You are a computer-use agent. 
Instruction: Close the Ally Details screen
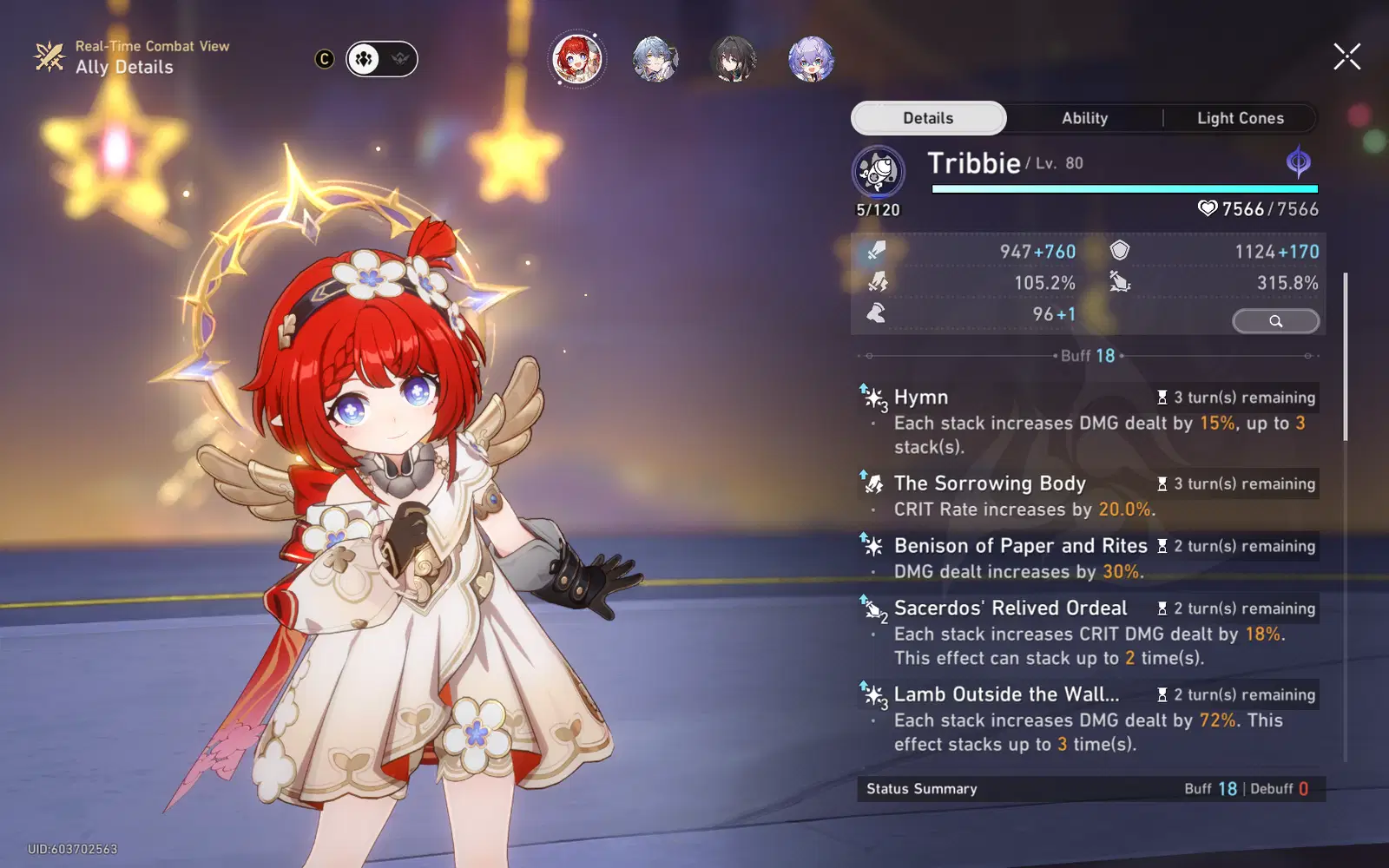(x=1346, y=57)
